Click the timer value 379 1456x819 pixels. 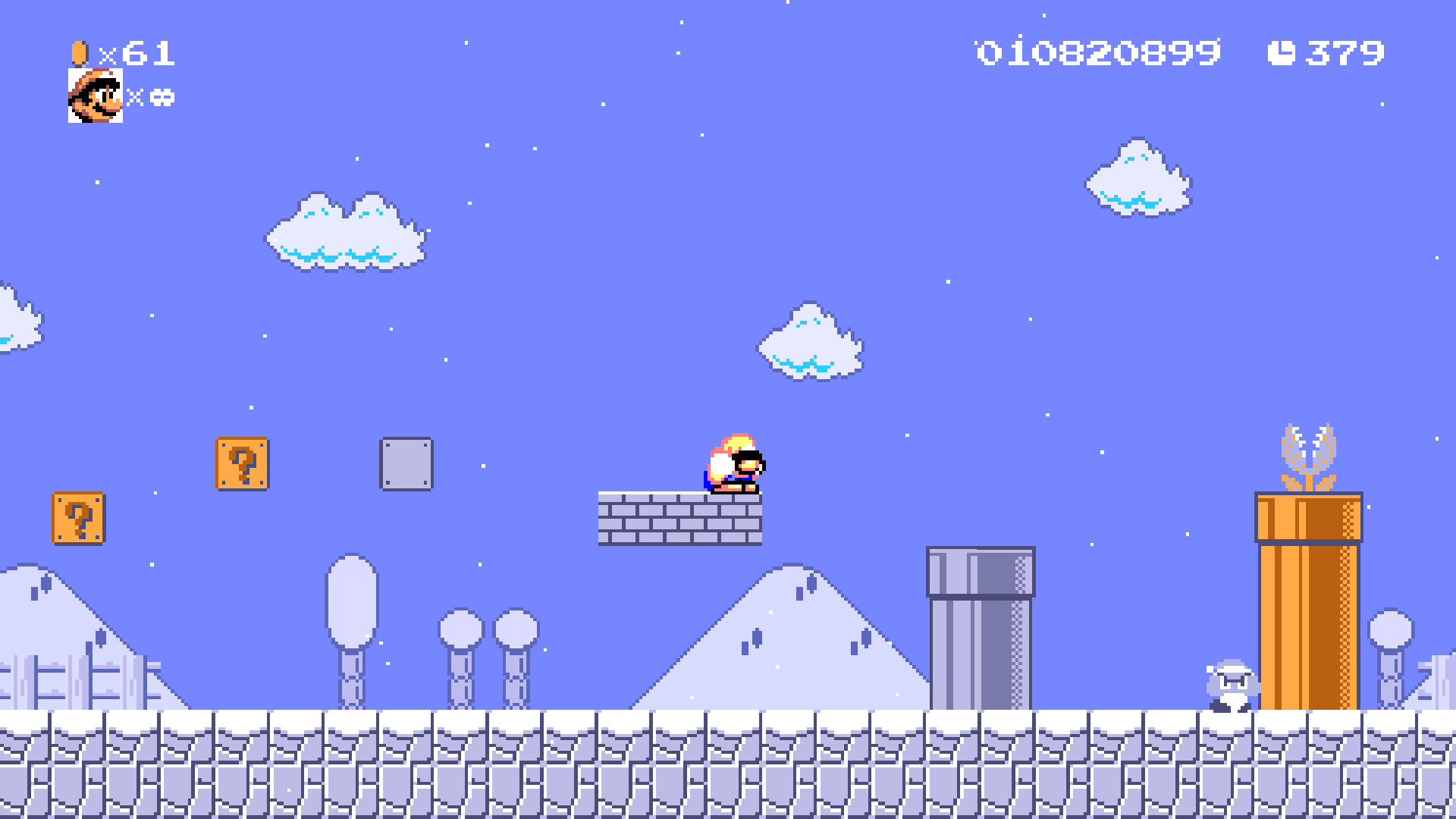click(x=1346, y=52)
